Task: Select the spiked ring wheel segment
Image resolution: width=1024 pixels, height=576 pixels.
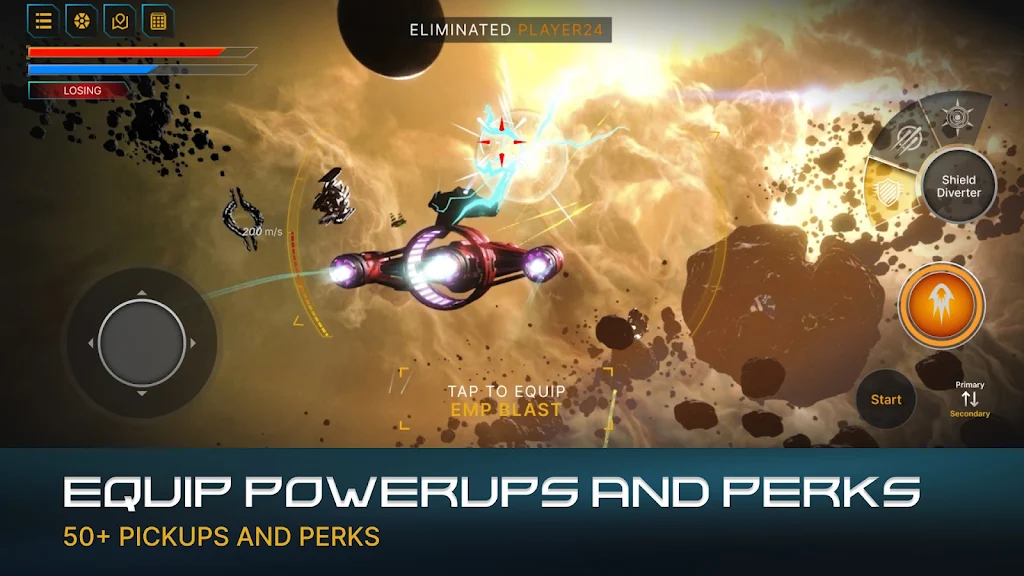Action: [x=957, y=117]
